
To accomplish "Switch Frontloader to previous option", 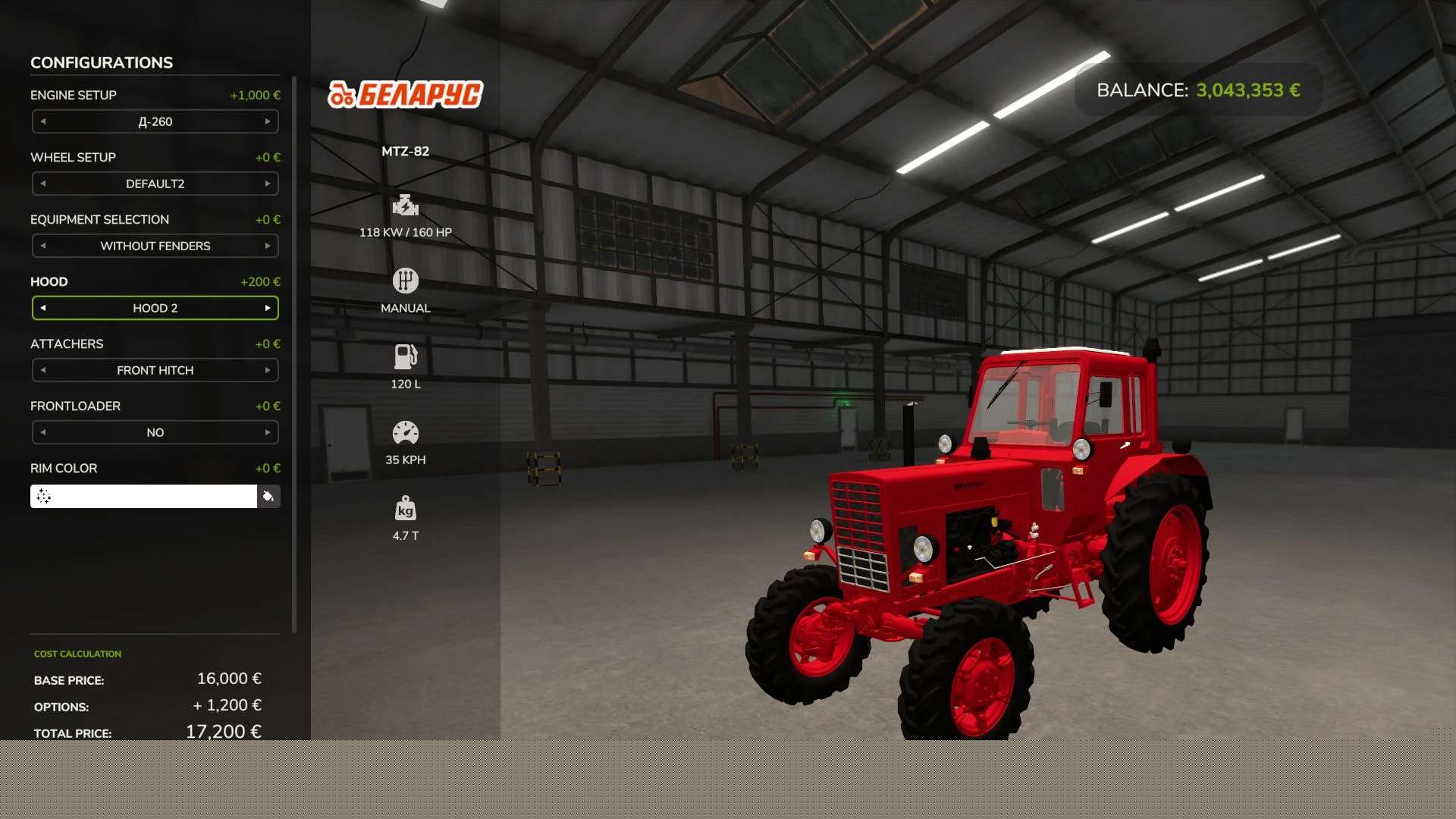I will tap(43, 432).
